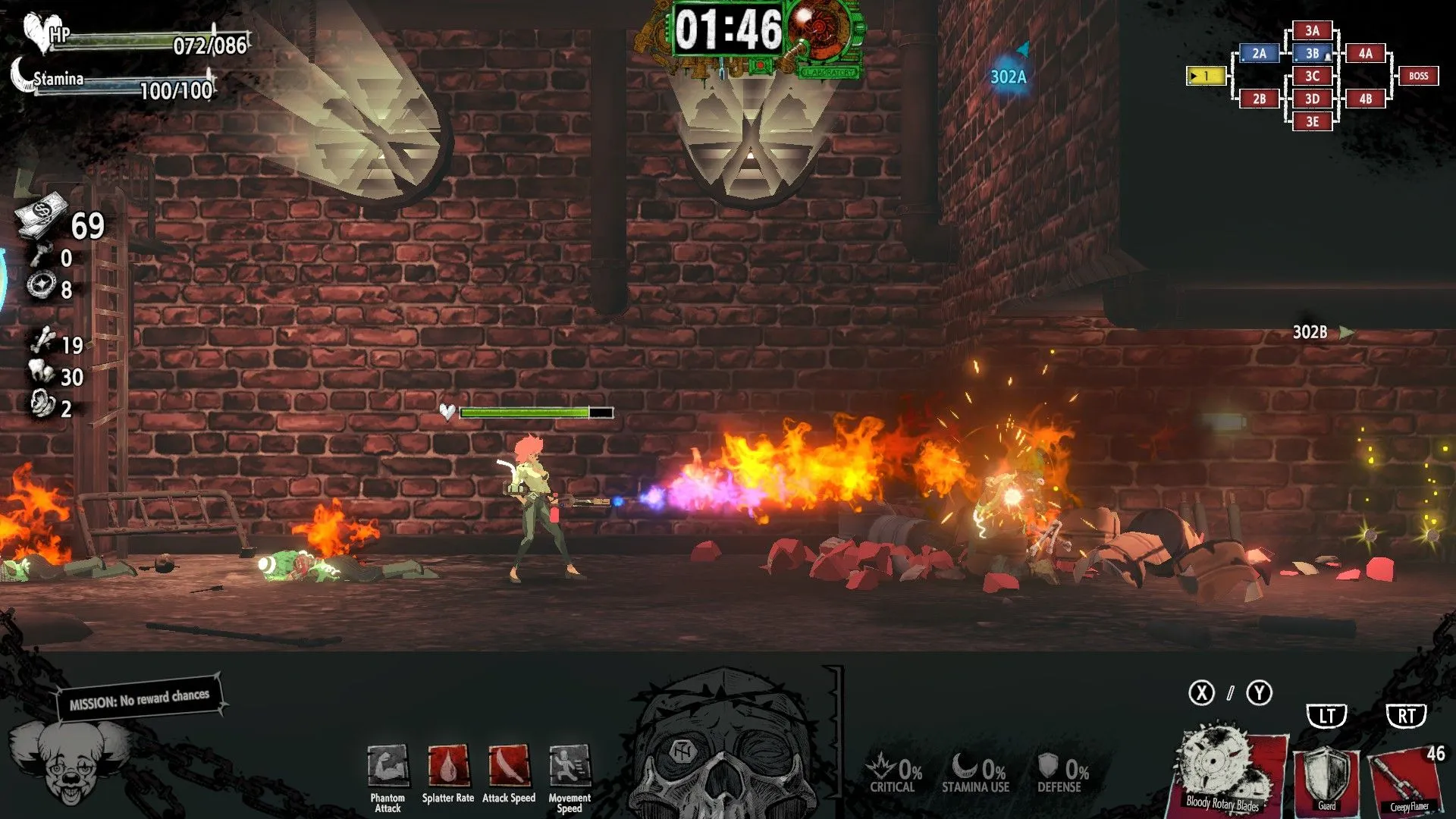Viewport: 1456px width, 819px height.
Task: Select room 3B on the stage map
Action: (x=1312, y=54)
